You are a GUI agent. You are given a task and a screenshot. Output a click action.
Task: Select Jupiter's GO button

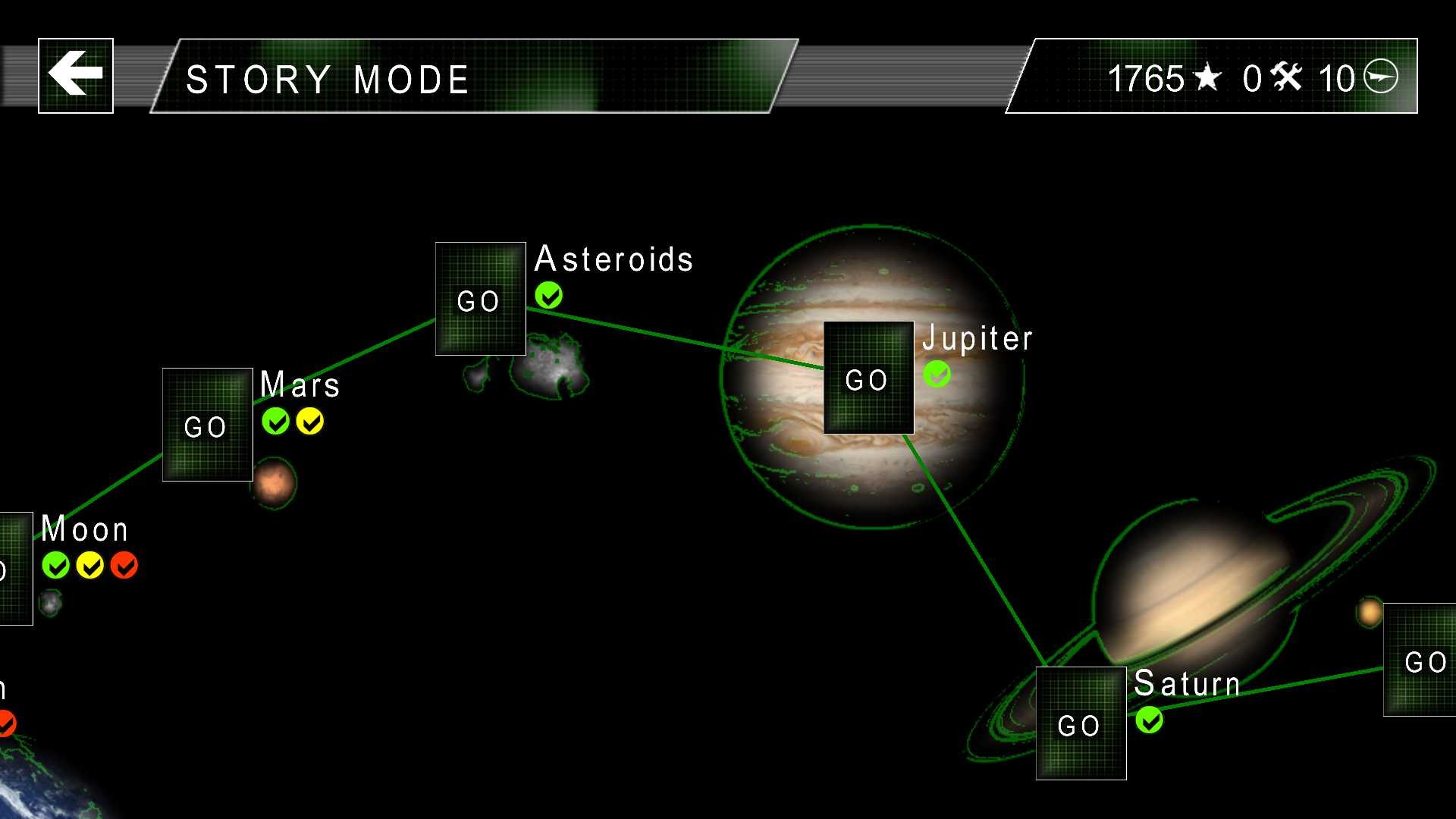[x=868, y=378]
